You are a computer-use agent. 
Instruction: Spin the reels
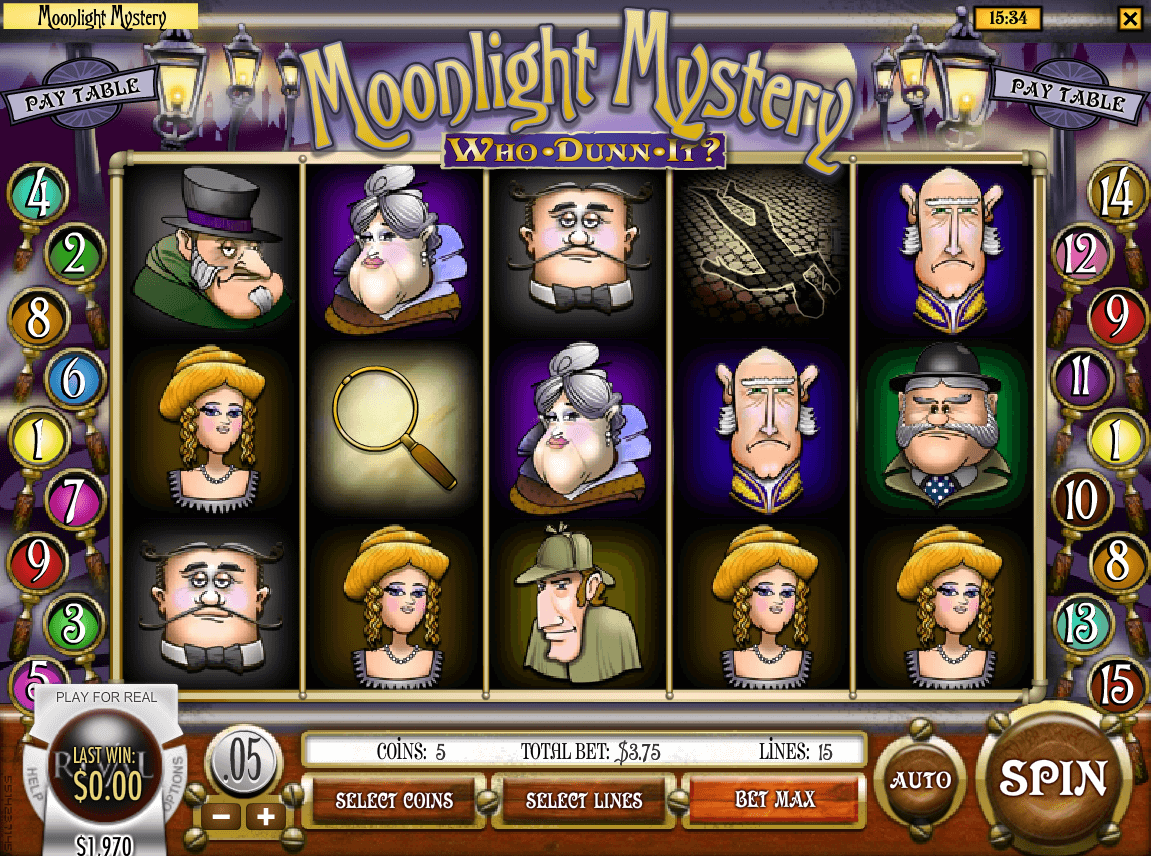1053,778
